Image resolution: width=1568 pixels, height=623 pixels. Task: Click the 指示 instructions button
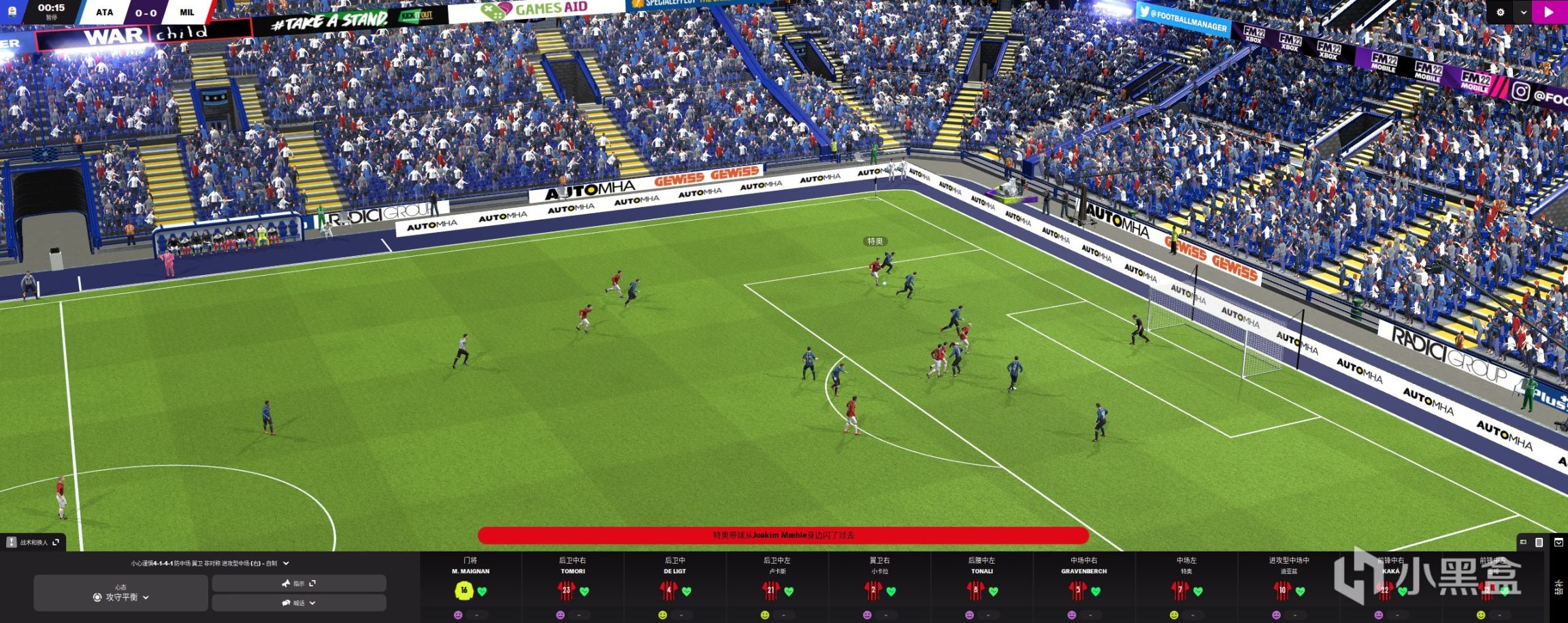pos(299,584)
